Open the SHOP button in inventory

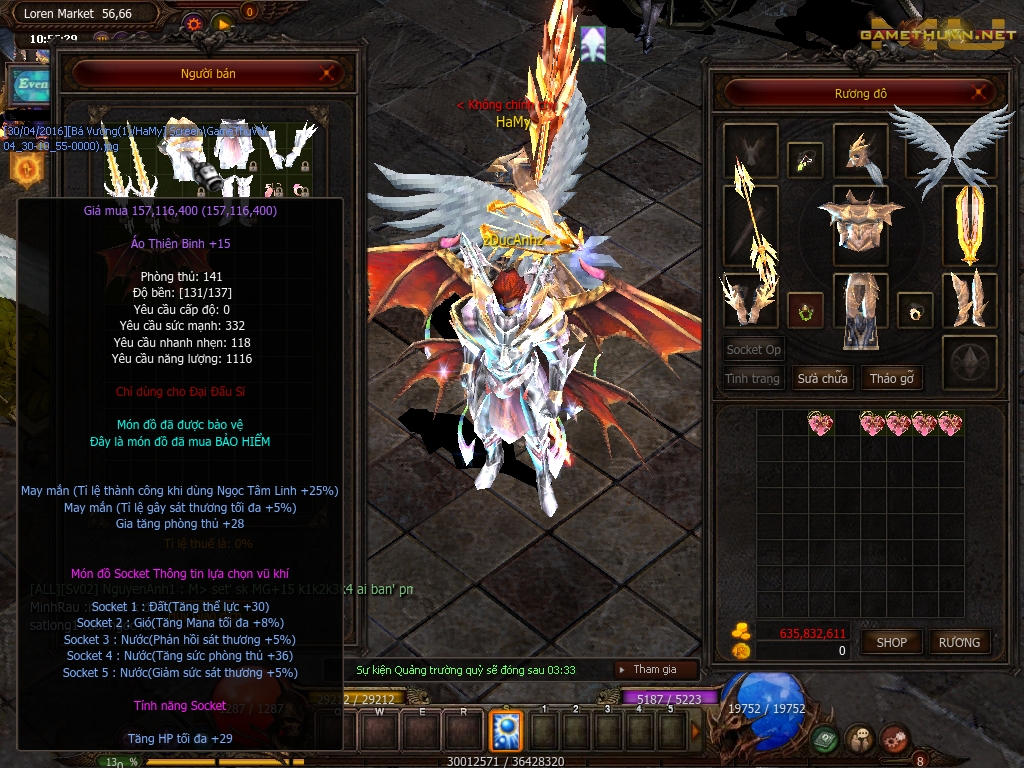tap(891, 643)
